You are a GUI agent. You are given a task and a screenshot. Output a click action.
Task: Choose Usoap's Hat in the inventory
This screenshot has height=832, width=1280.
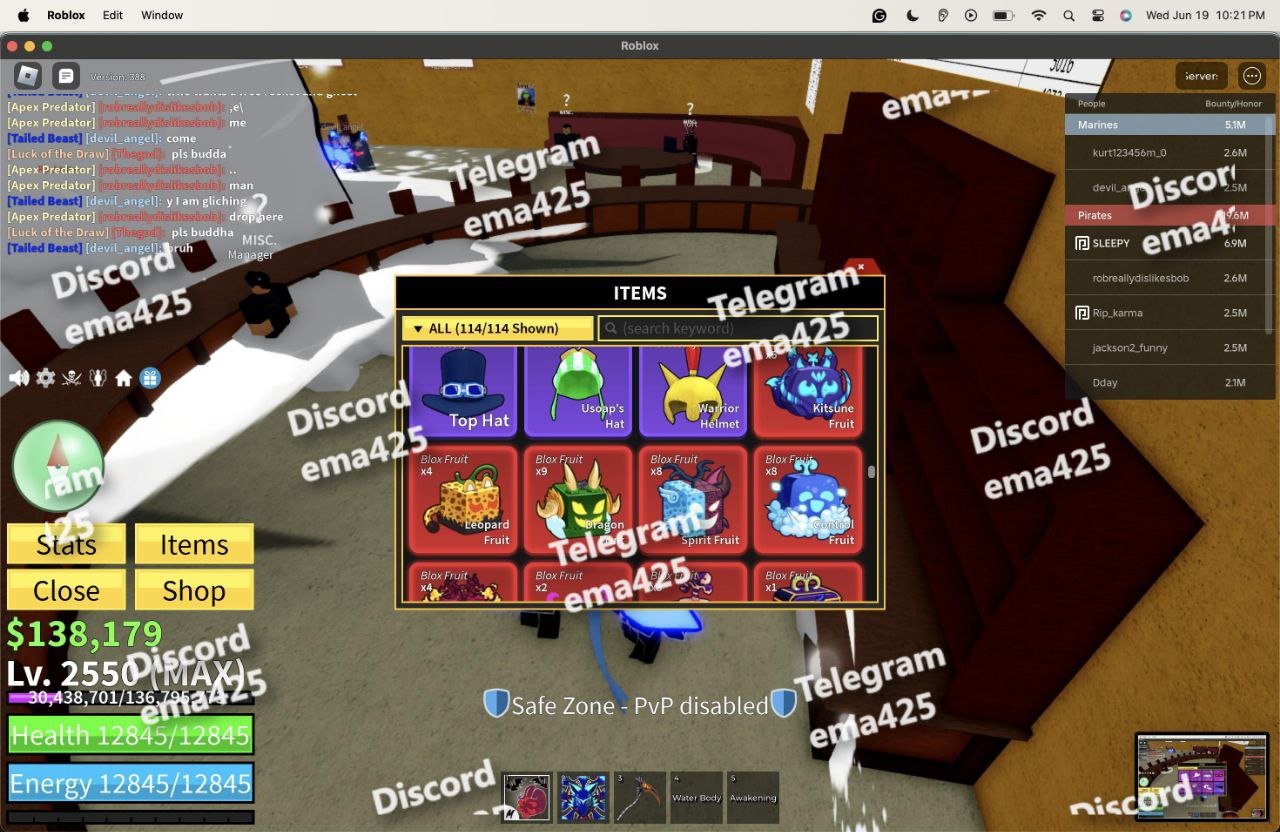click(578, 390)
